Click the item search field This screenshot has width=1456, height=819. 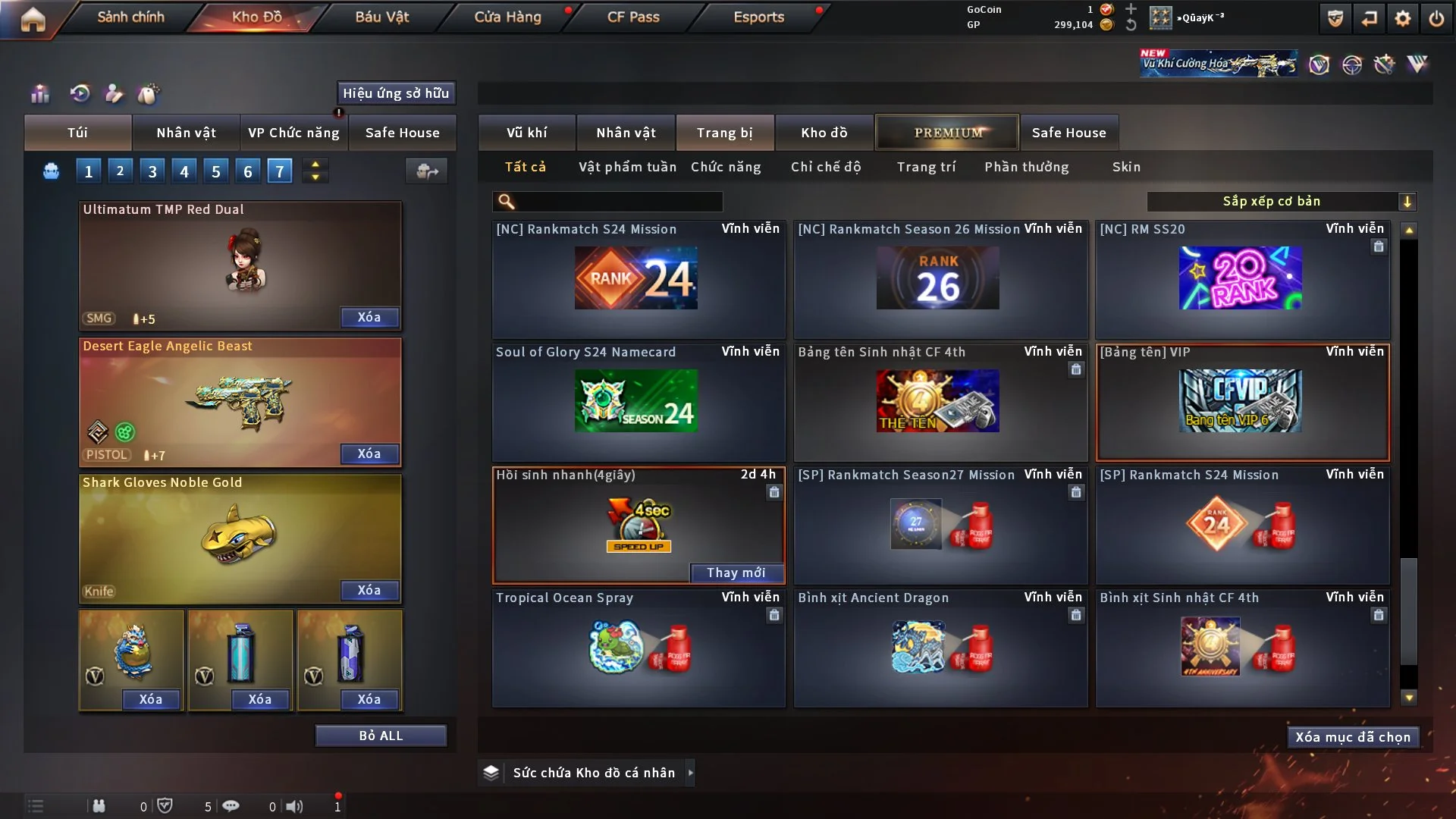click(x=618, y=202)
